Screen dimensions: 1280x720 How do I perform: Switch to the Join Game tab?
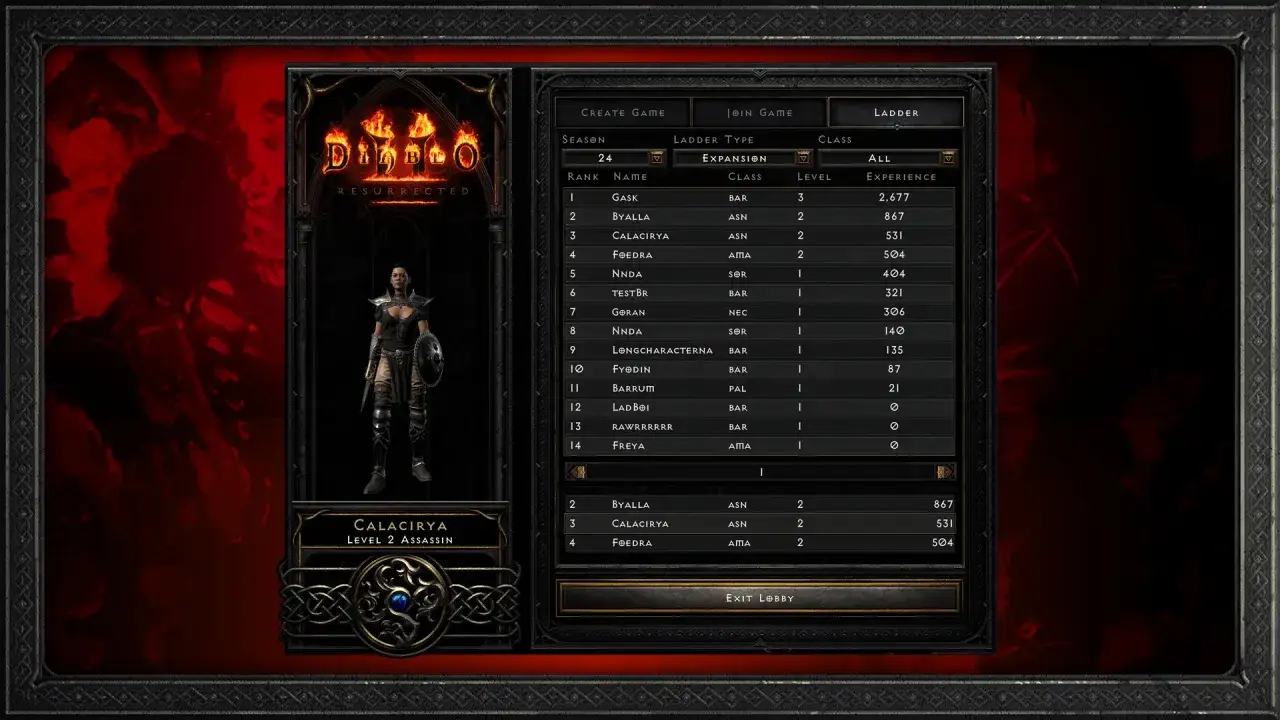coord(759,112)
